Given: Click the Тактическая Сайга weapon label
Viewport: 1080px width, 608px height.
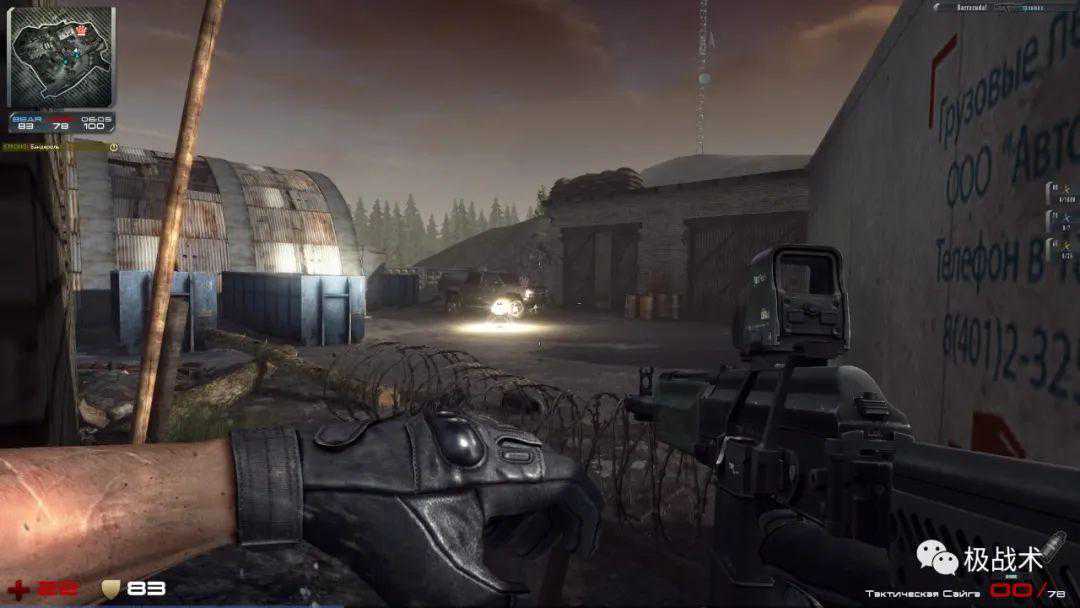Looking at the screenshot, I should pos(920,593).
